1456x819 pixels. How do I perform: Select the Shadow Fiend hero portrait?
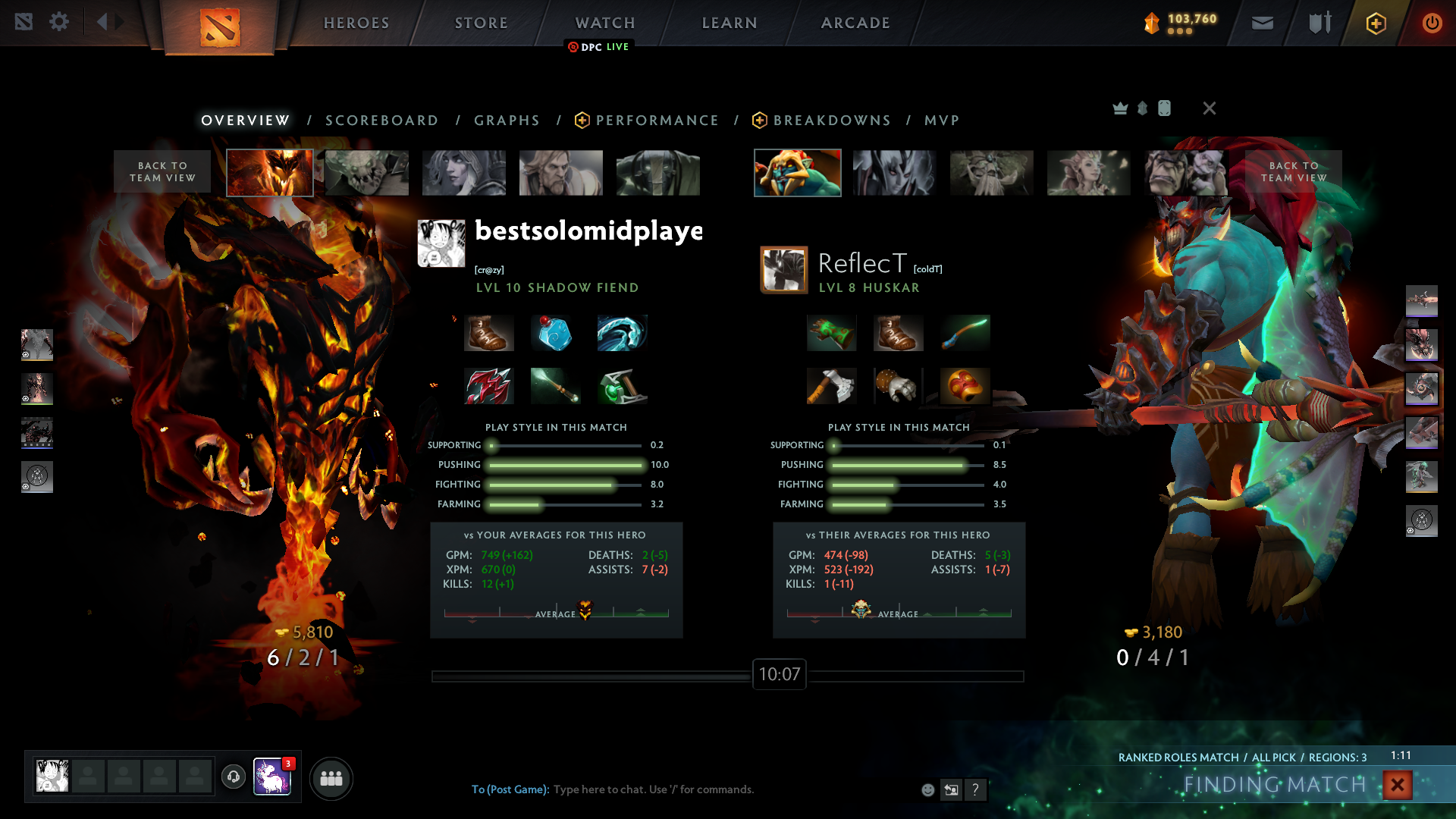pos(270,173)
